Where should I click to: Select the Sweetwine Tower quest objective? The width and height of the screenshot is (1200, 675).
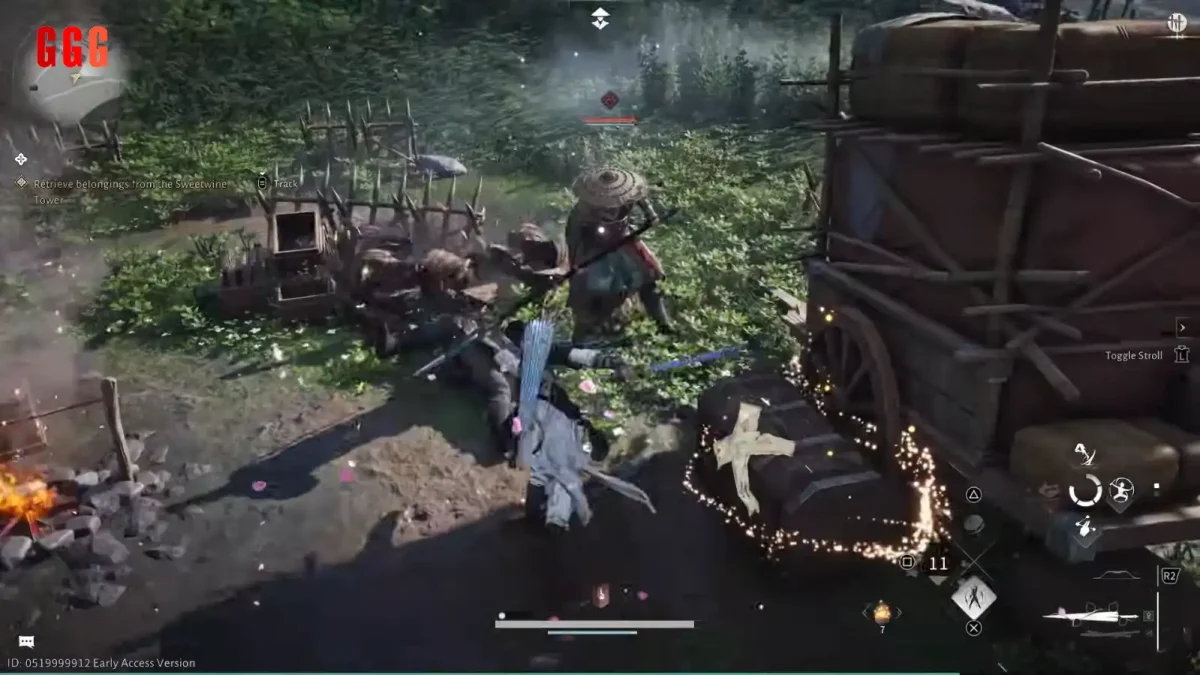tap(130, 185)
